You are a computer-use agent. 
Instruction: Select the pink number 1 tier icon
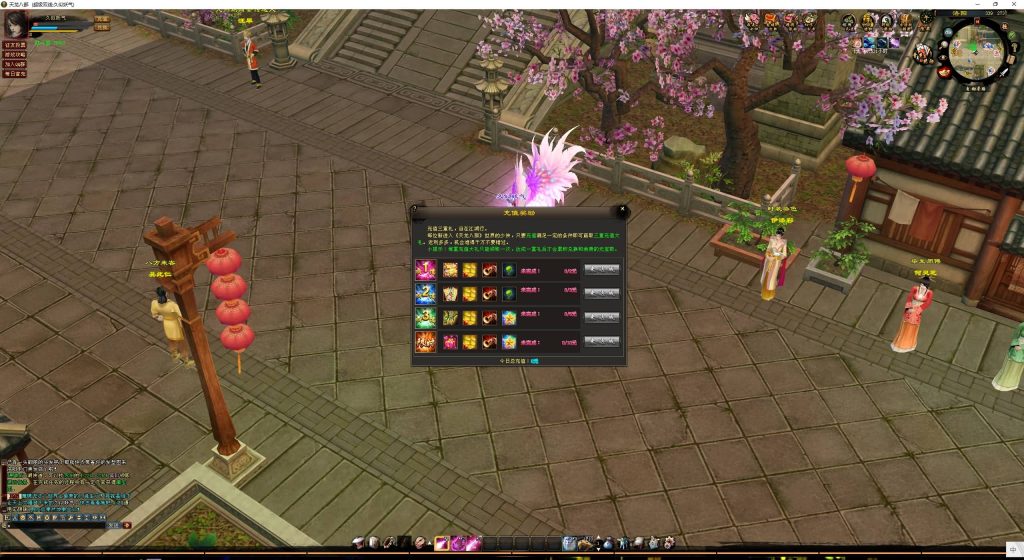click(x=425, y=269)
